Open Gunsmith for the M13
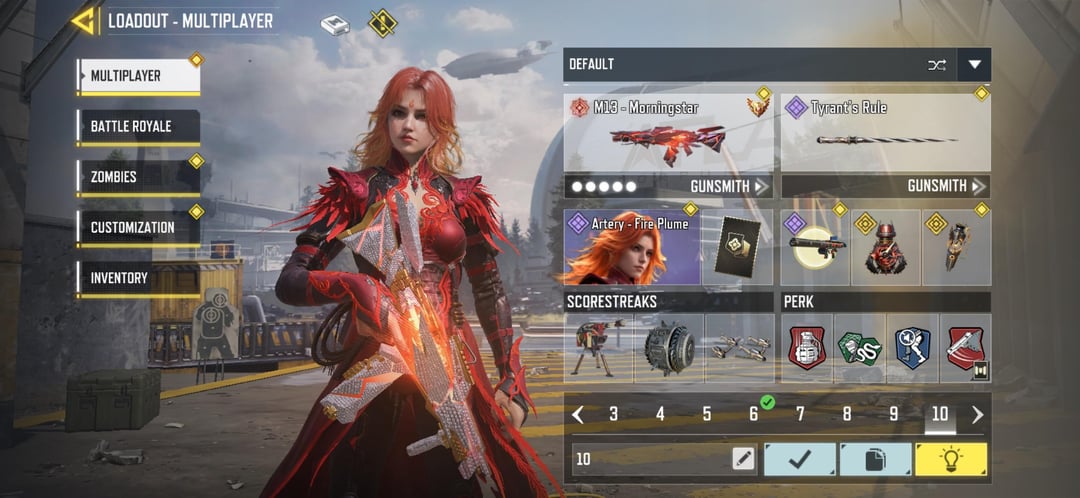Image resolution: width=1080 pixels, height=498 pixels. pos(728,186)
